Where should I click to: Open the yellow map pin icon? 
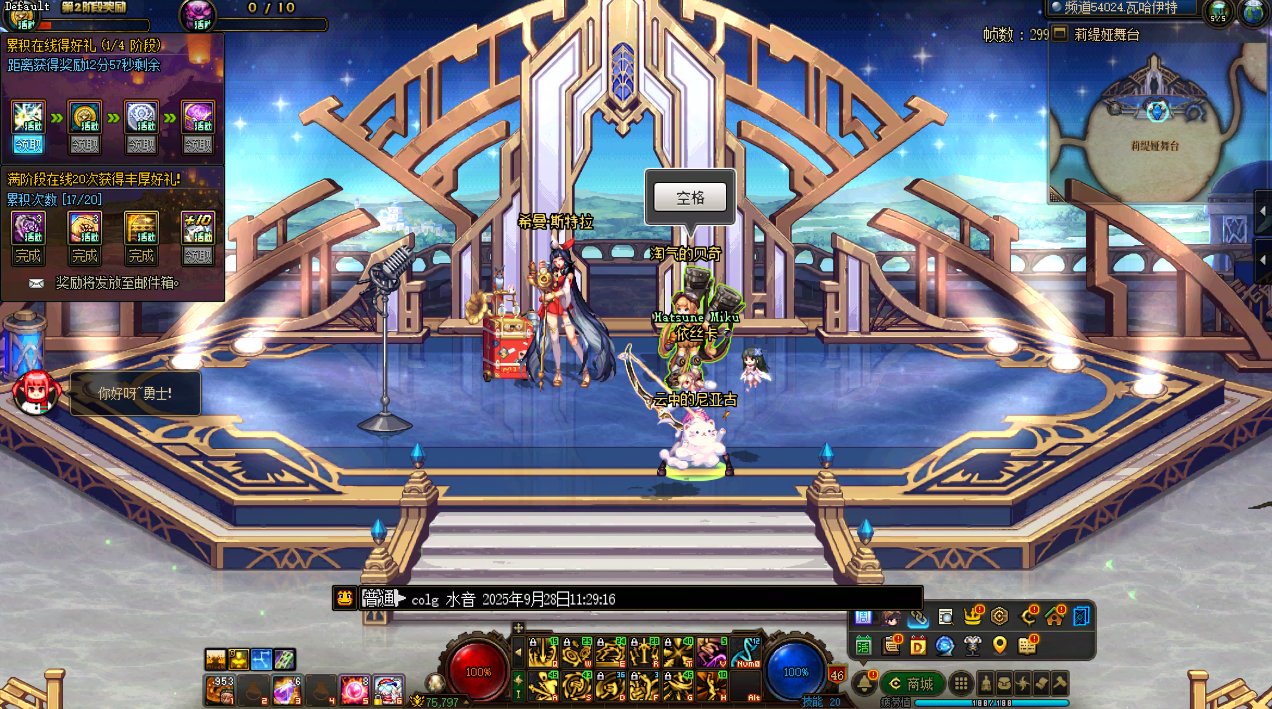pos(999,646)
